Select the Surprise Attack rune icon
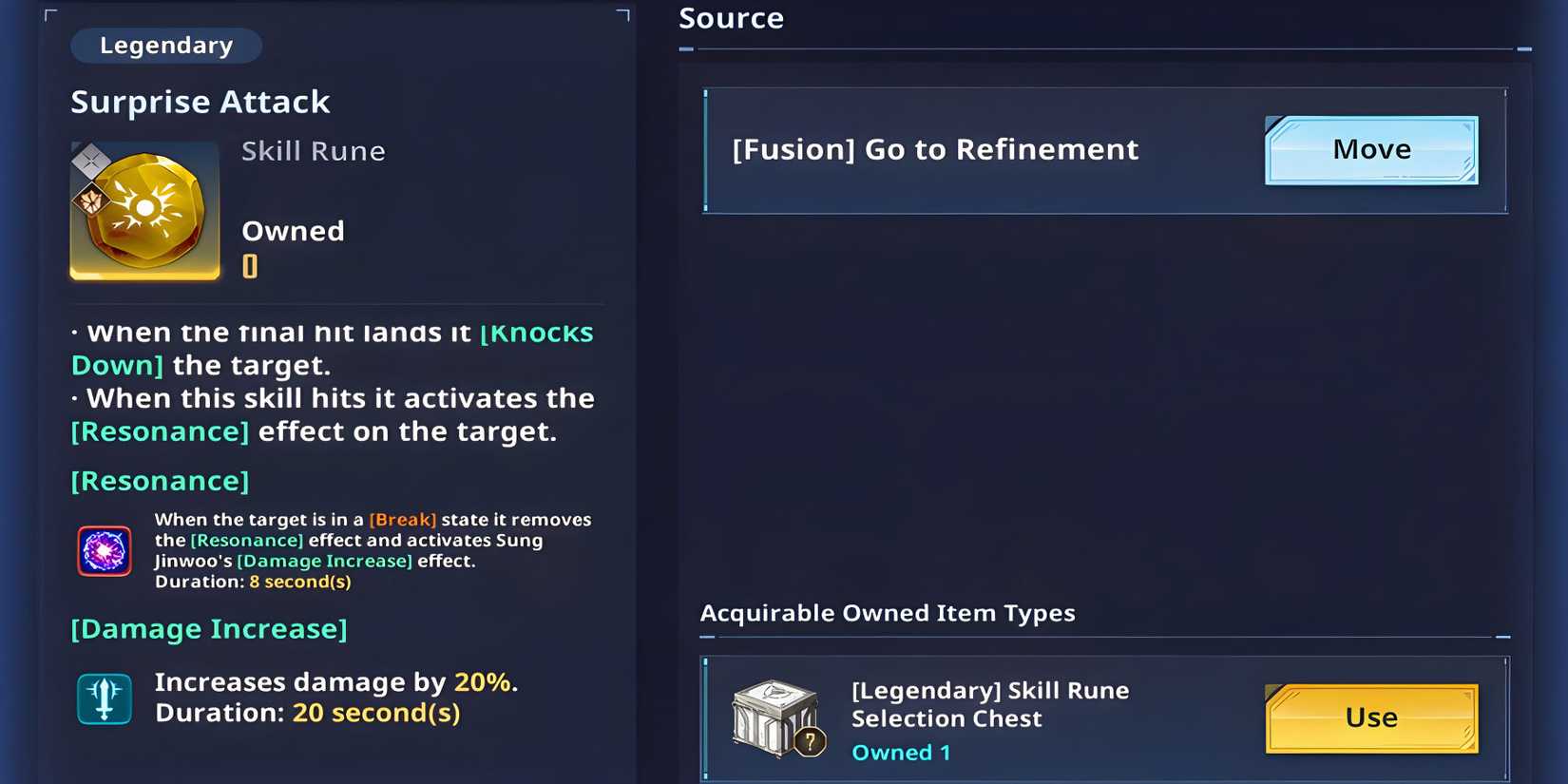The height and width of the screenshot is (784, 1568). coord(143,210)
